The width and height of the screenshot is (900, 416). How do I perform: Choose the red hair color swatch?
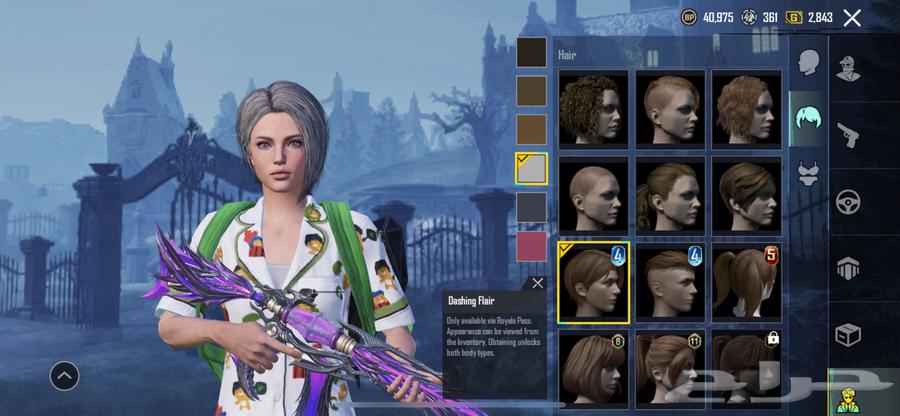coord(531,245)
